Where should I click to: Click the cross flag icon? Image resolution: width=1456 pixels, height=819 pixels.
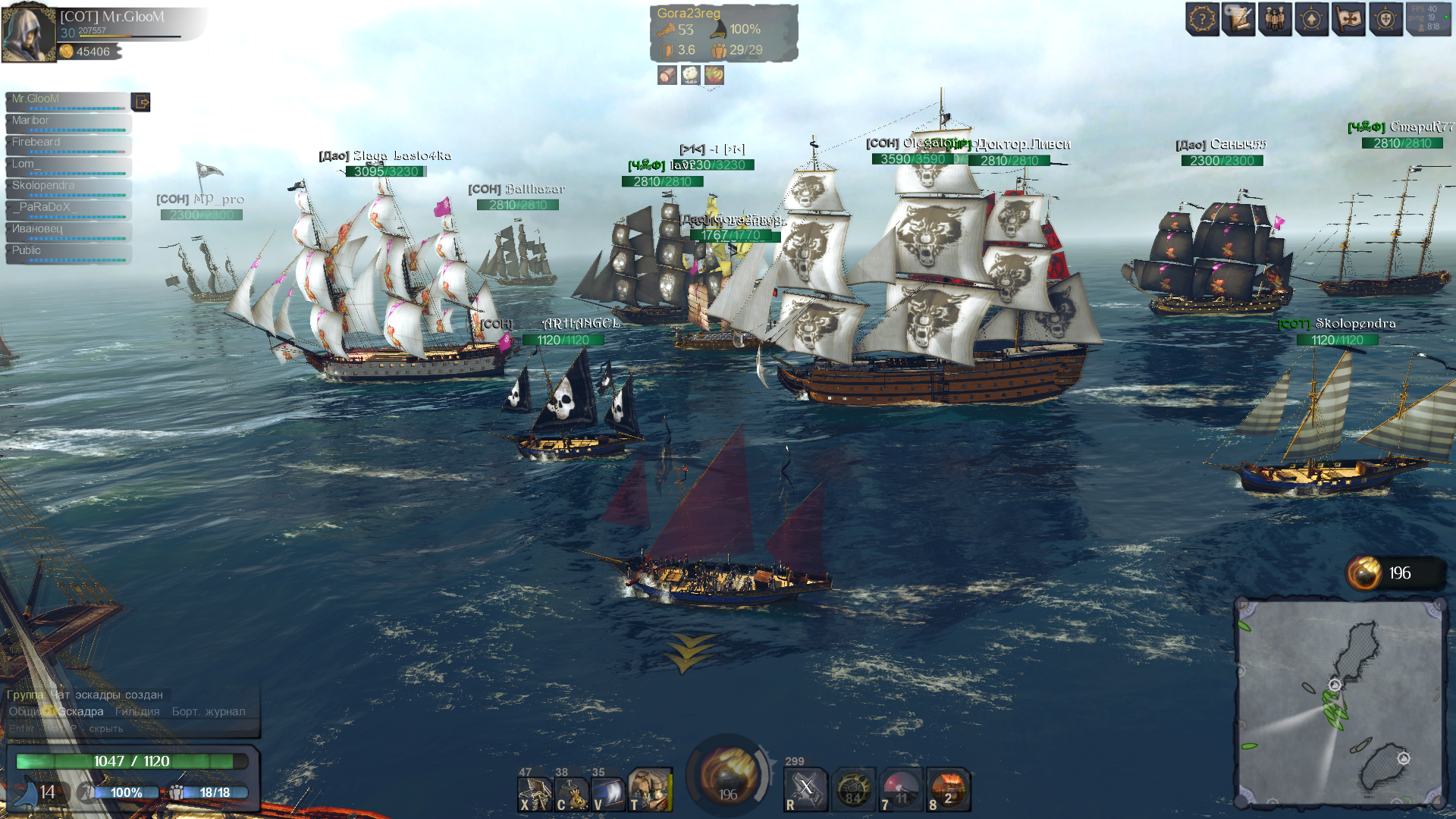[1349, 20]
